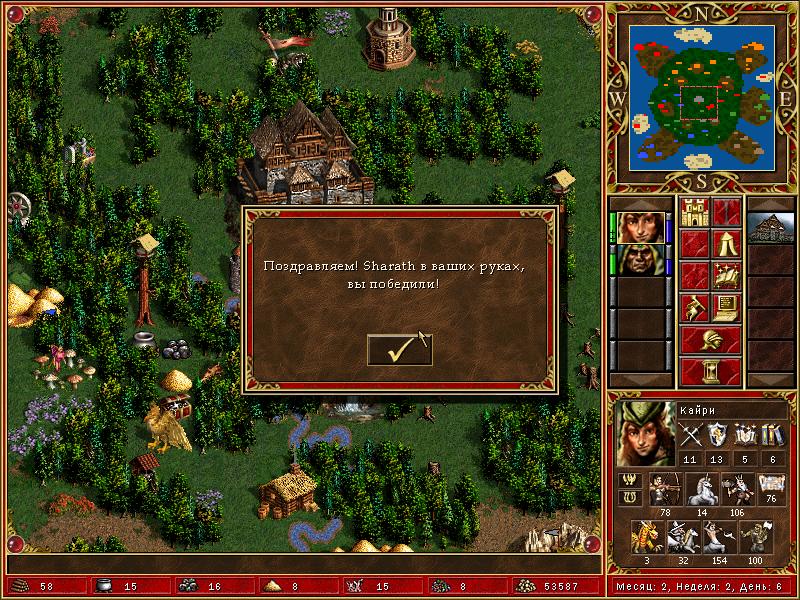Select the white horse rider stack of 32
Image resolution: width=800 pixels, height=600 pixels.
tap(683, 537)
